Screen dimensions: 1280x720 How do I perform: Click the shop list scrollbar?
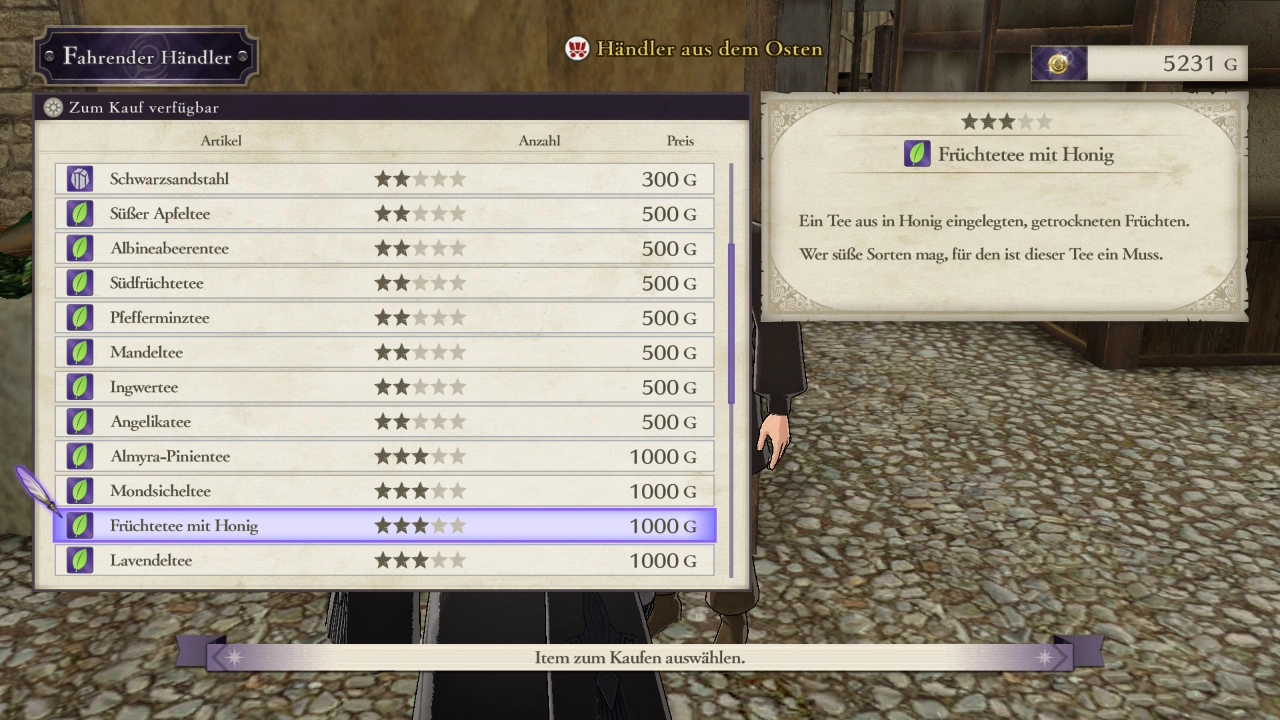click(731, 322)
